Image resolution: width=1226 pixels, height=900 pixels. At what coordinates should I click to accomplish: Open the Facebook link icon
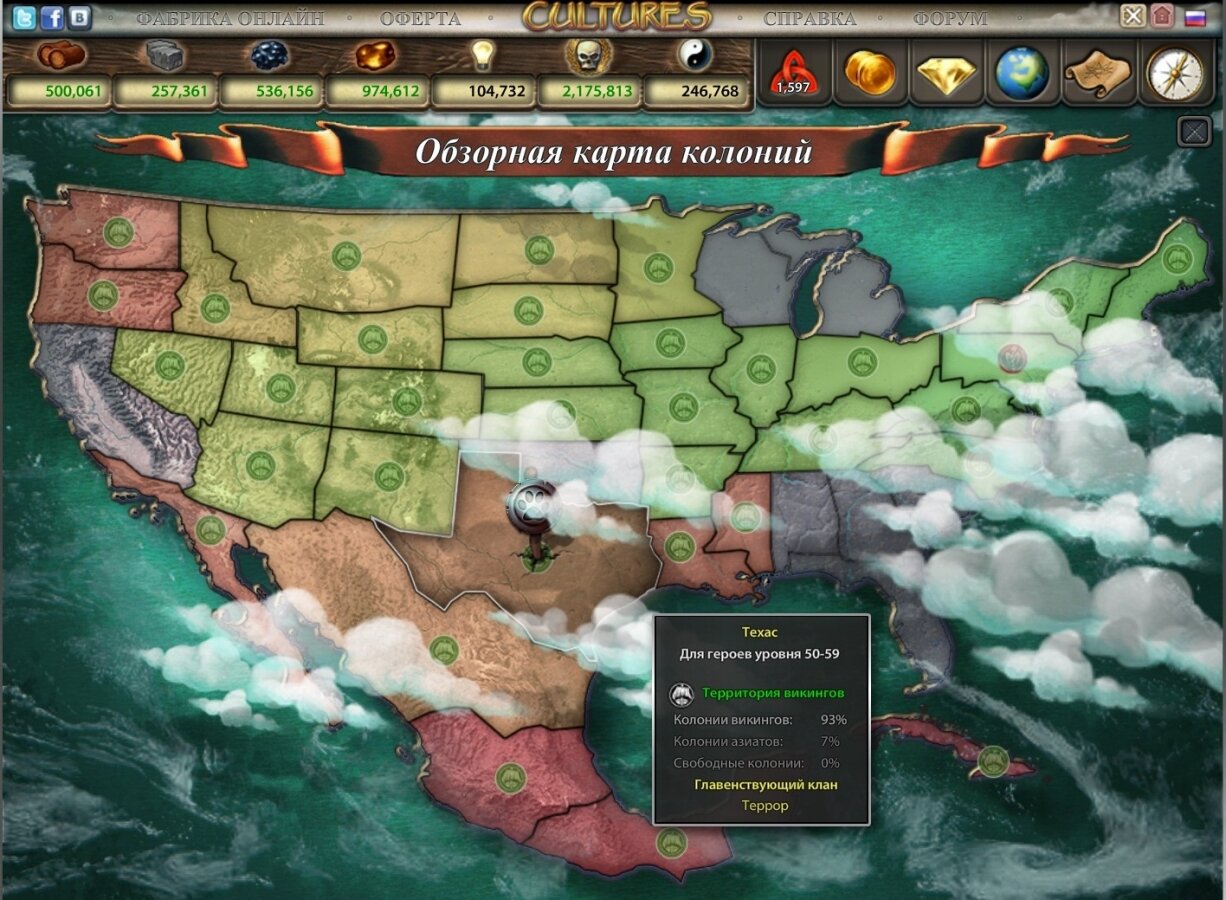coord(51,17)
